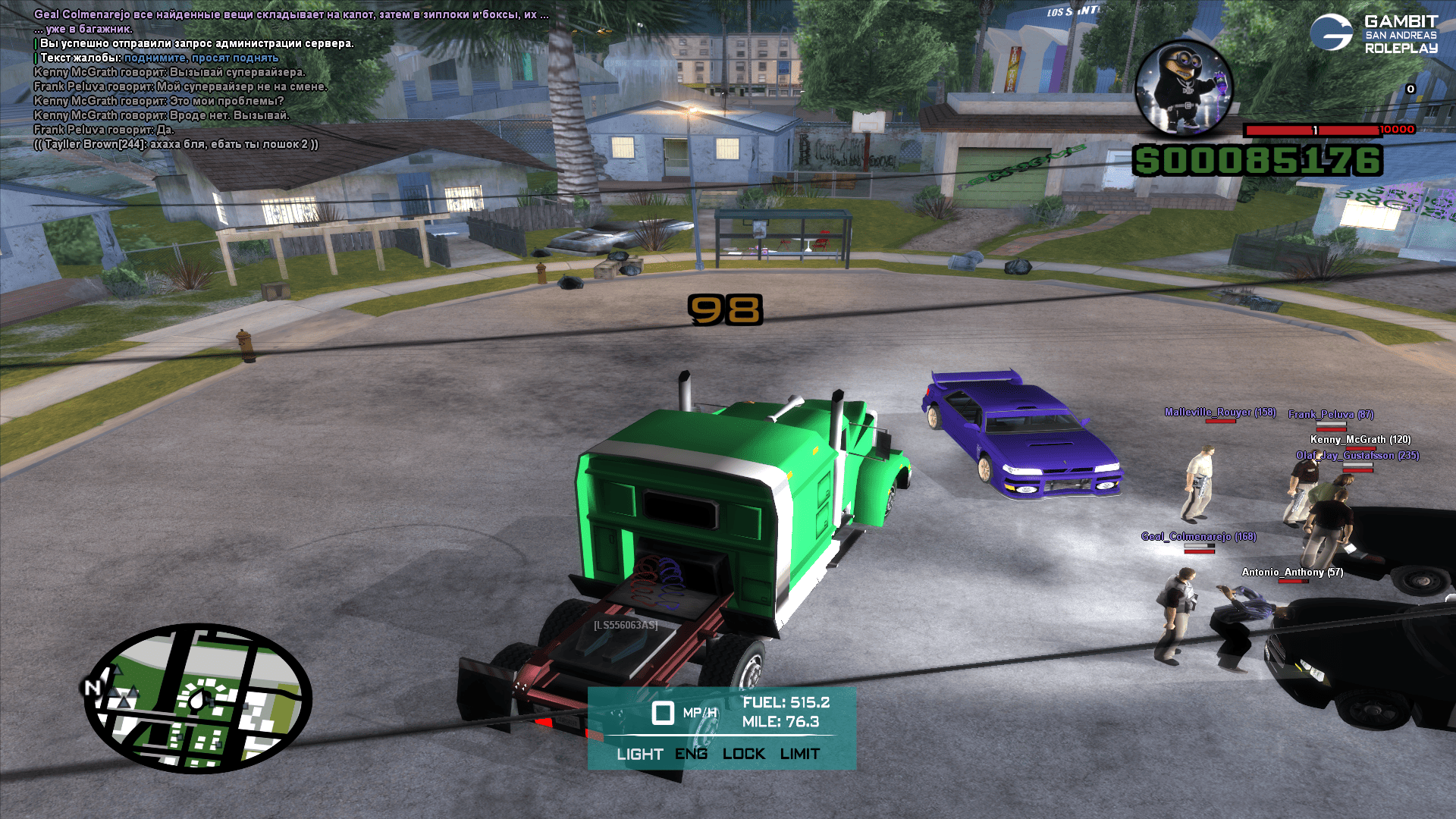Click the oval radar minimap
Screen dimensions: 1456x819
[199, 698]
